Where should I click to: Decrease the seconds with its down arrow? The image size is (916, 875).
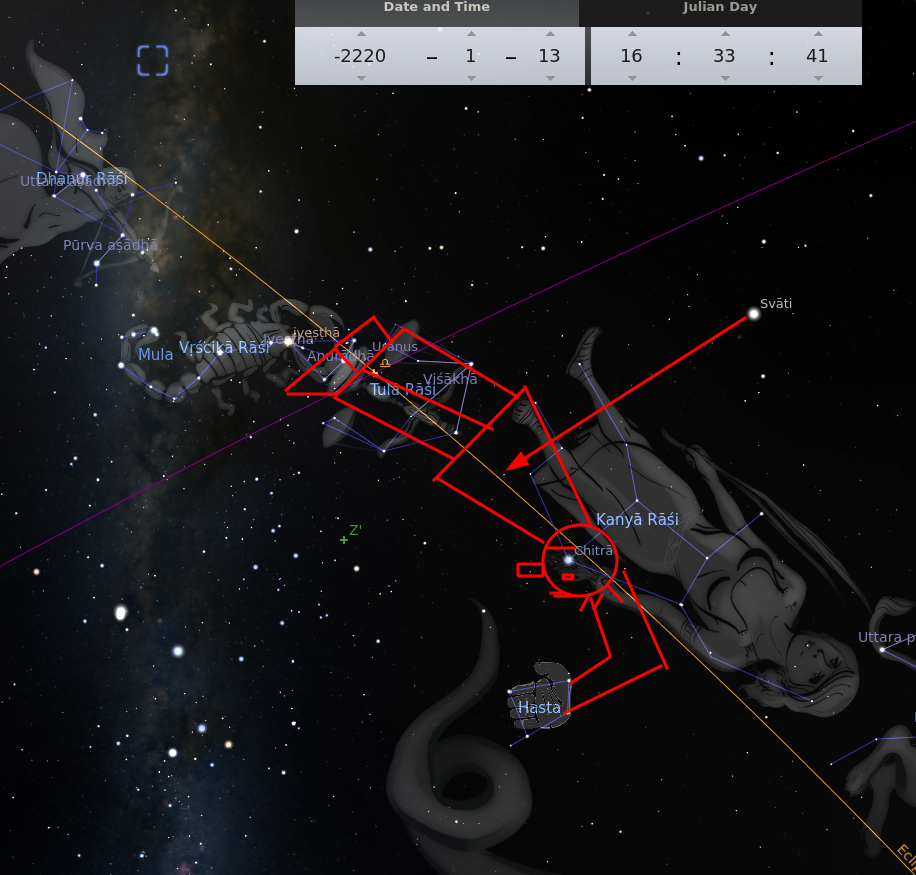point(817,78)
